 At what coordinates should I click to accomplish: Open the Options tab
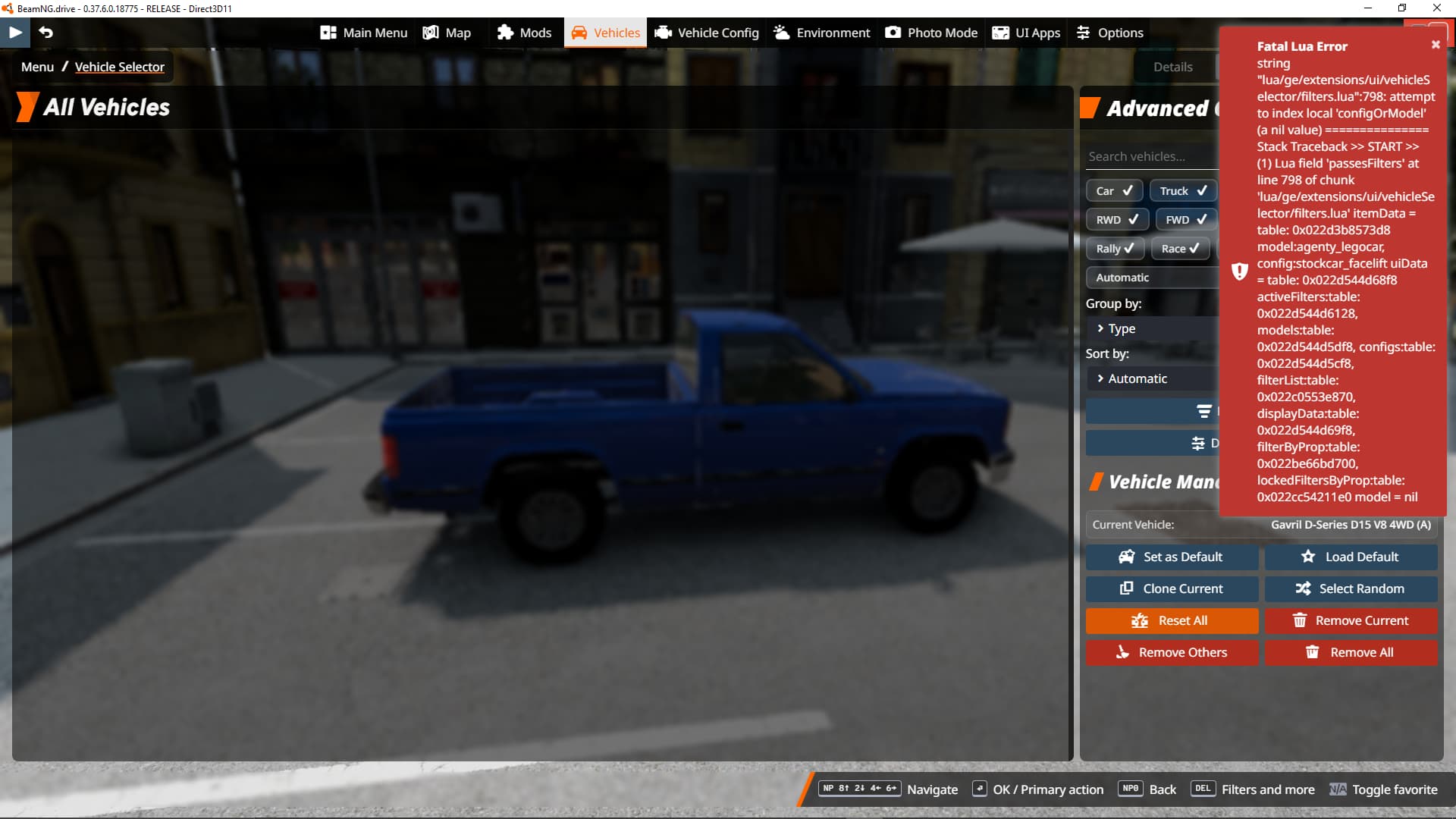(x=1109, y=33)
